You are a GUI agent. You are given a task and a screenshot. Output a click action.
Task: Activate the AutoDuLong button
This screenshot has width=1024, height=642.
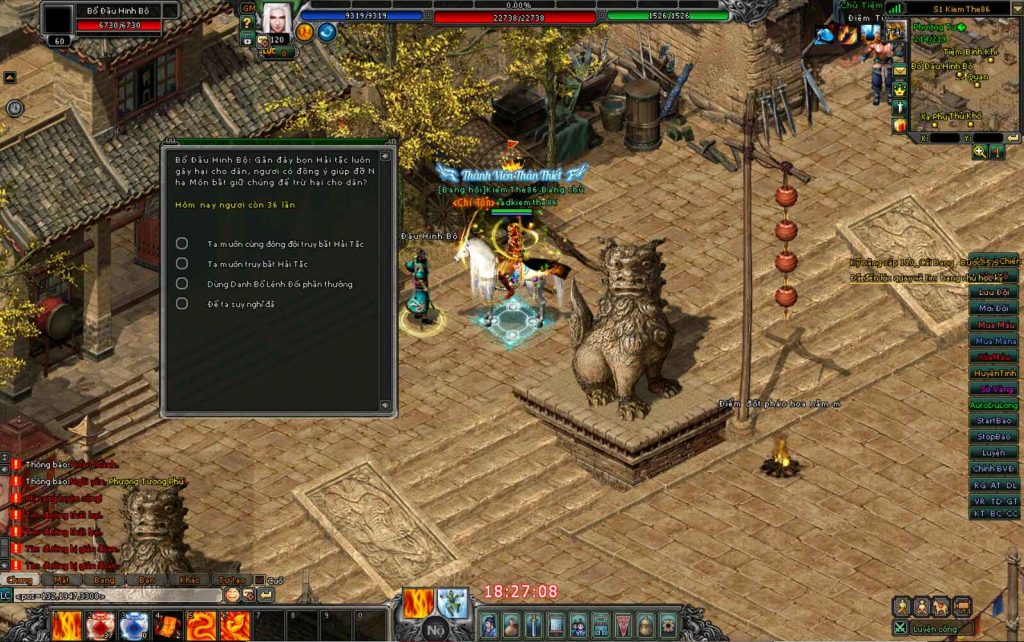(x=994, y=405)
